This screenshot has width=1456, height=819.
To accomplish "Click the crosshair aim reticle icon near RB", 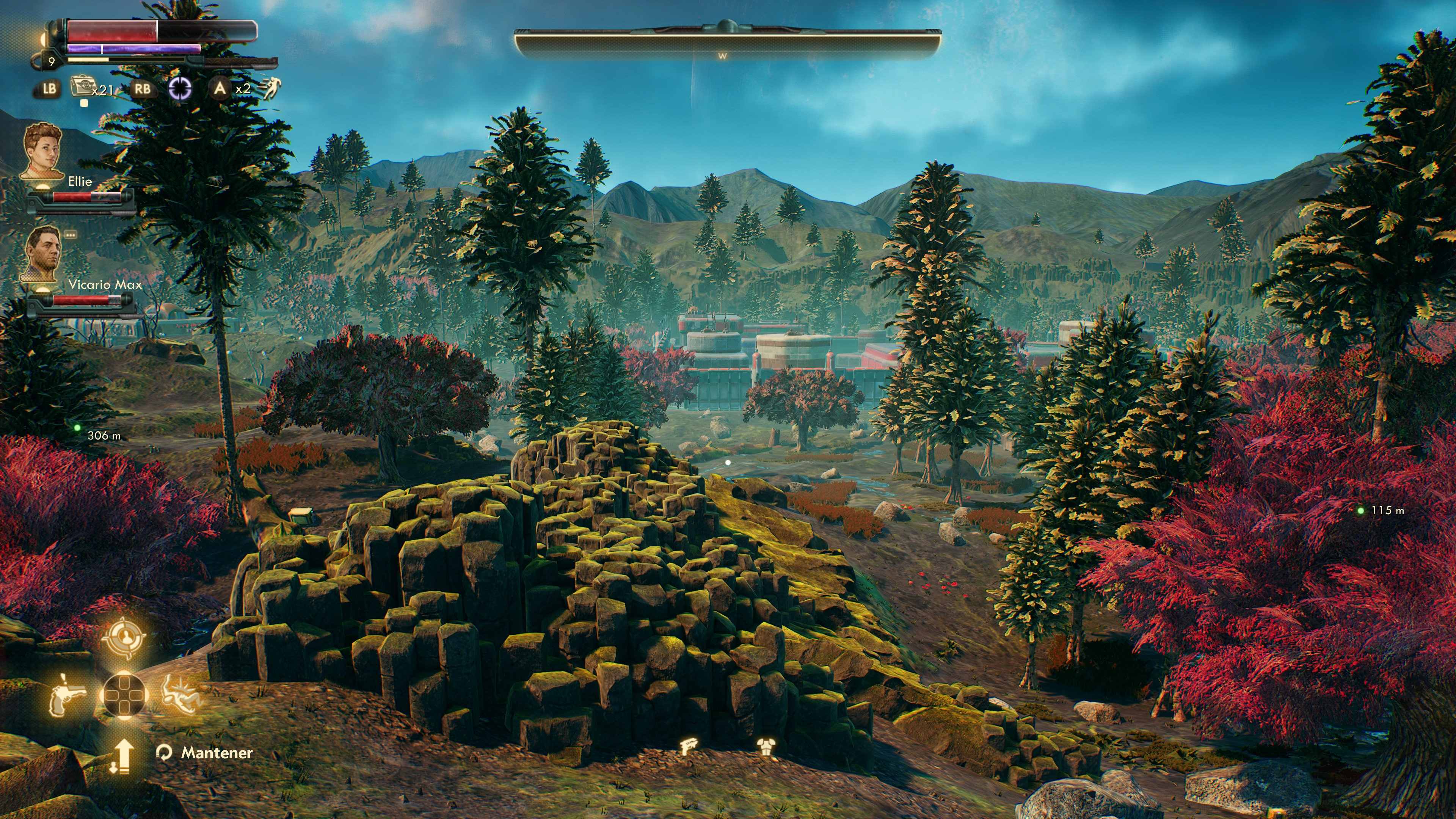I will (x=180, y=89).
